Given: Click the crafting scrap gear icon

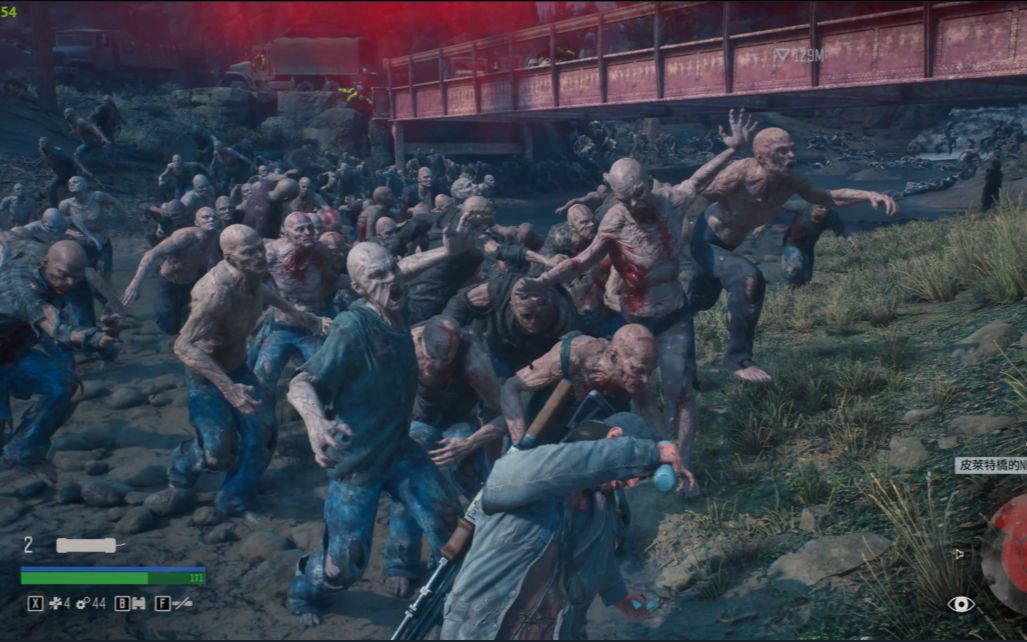Looking at the screenshot, I should coord(82,604).
